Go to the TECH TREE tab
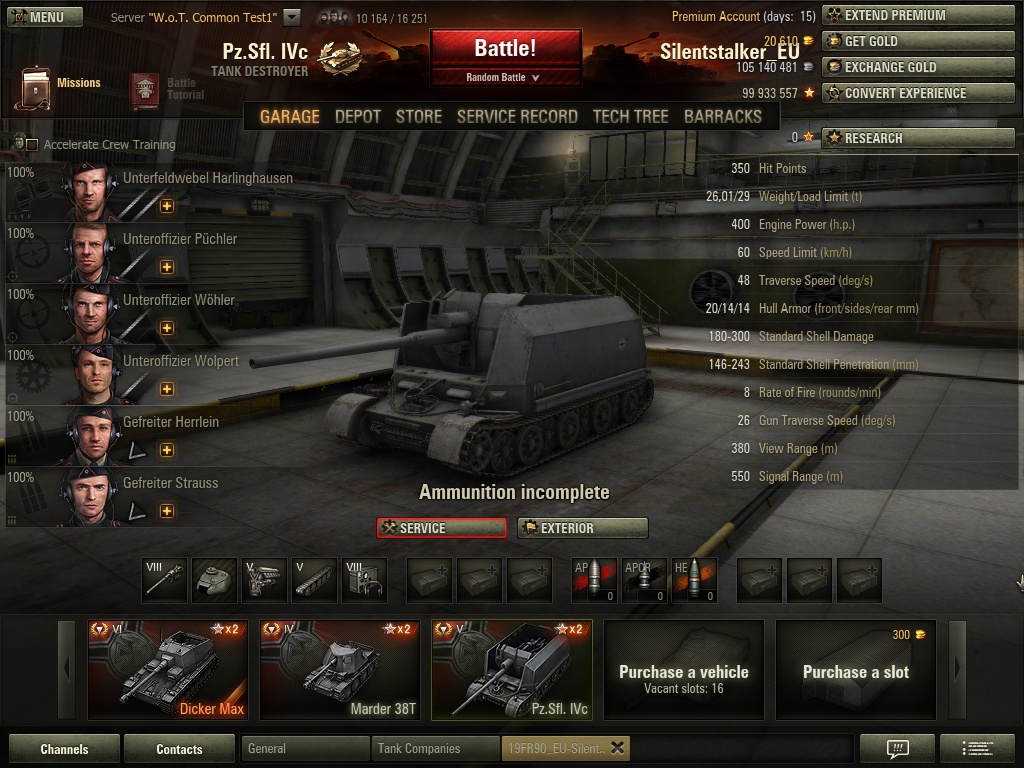 click(x=630, y=117)
